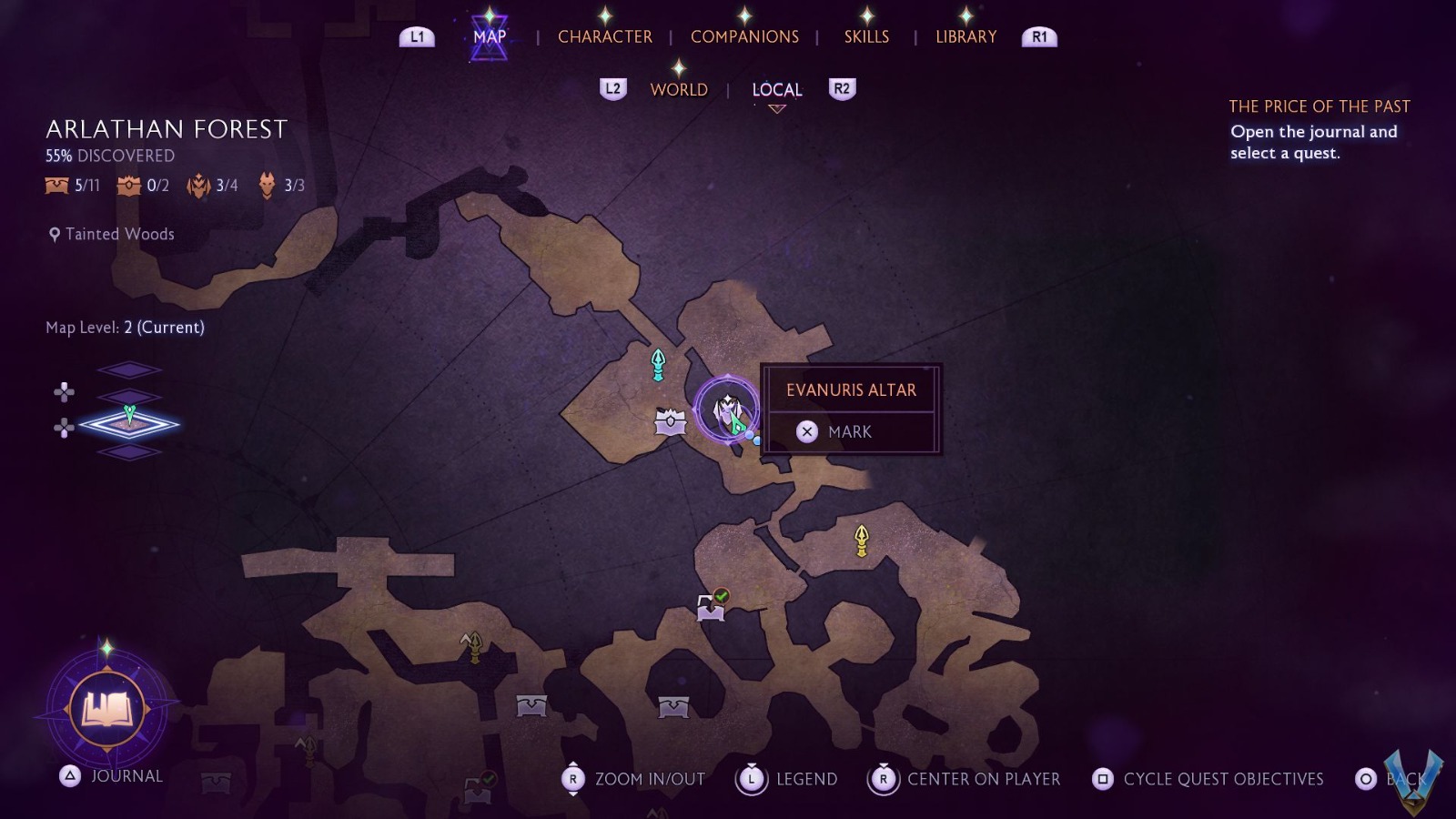Open The Price of the Past tracker
The height and width of the screenshot is (819, 1456).
point(1319,106)
